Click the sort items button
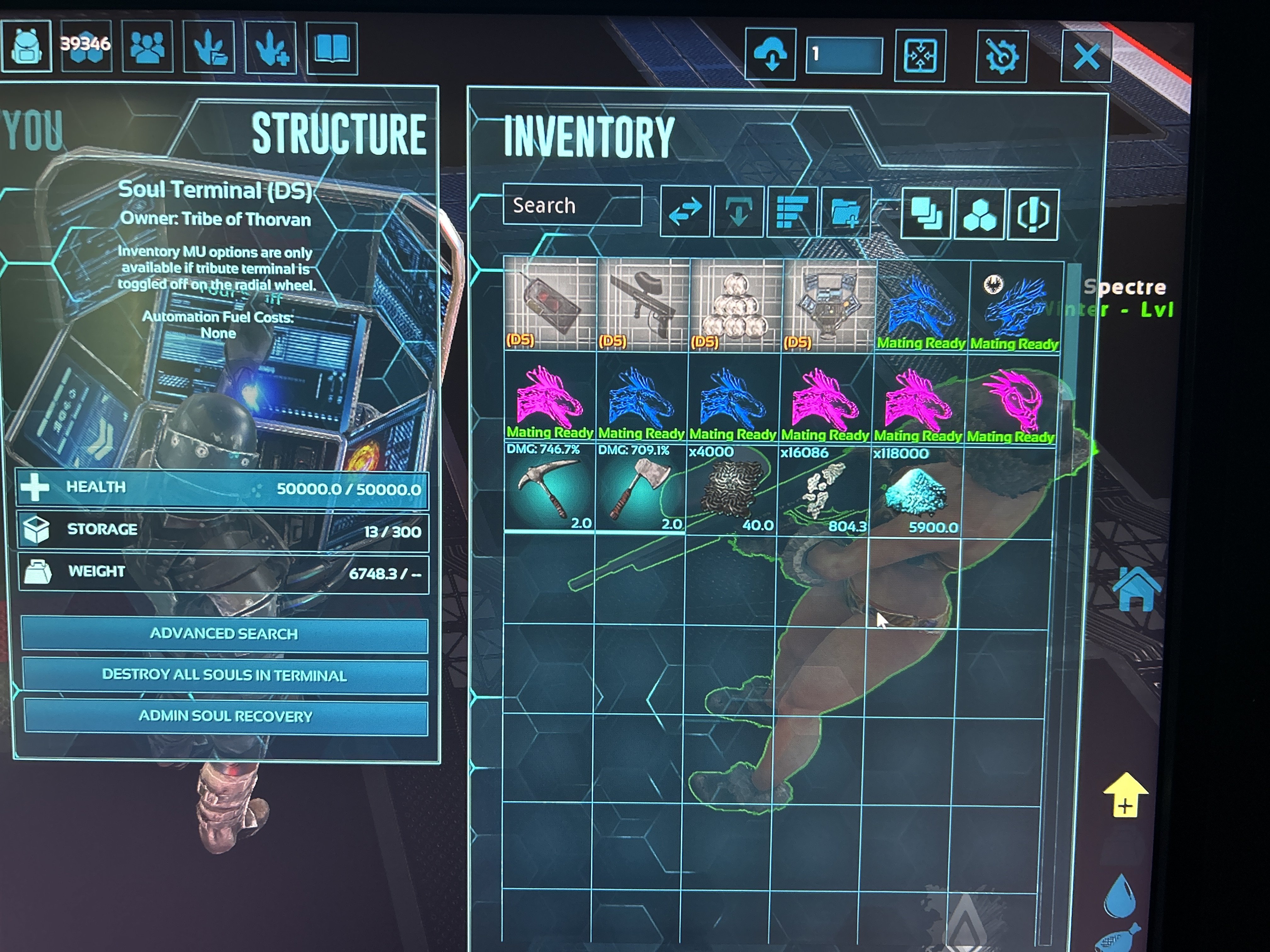1270x952 pixels. (x=791, y=212)
